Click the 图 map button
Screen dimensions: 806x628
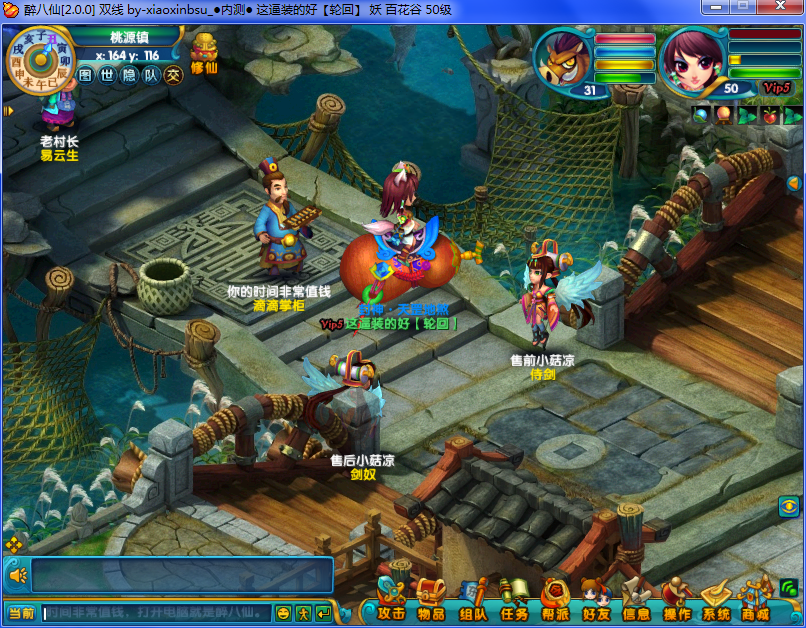(85, 75)
